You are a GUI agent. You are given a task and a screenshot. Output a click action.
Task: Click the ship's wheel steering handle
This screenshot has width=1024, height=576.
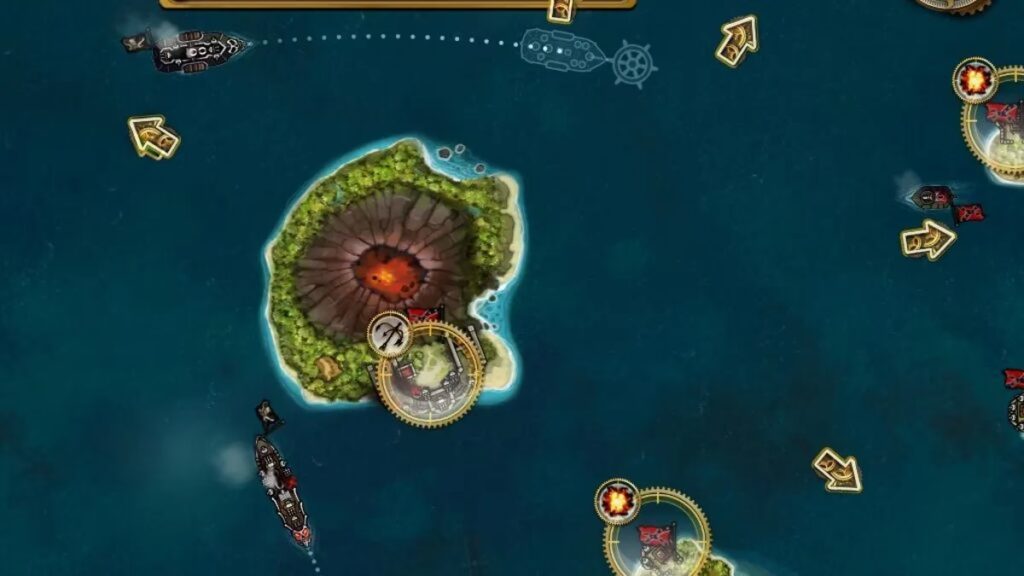(633, 65)
